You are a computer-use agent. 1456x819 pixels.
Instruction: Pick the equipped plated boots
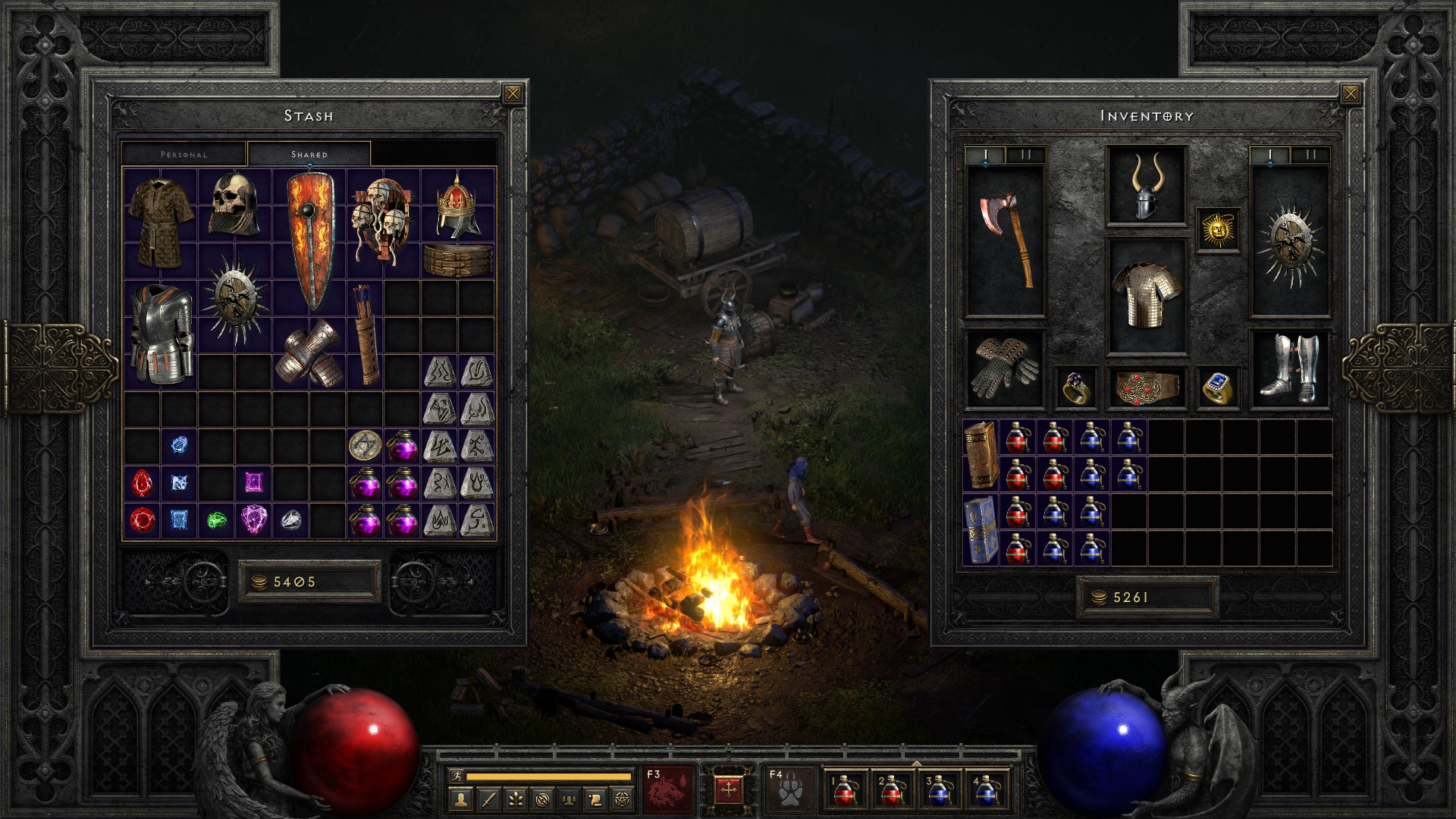coord(1289,369)
